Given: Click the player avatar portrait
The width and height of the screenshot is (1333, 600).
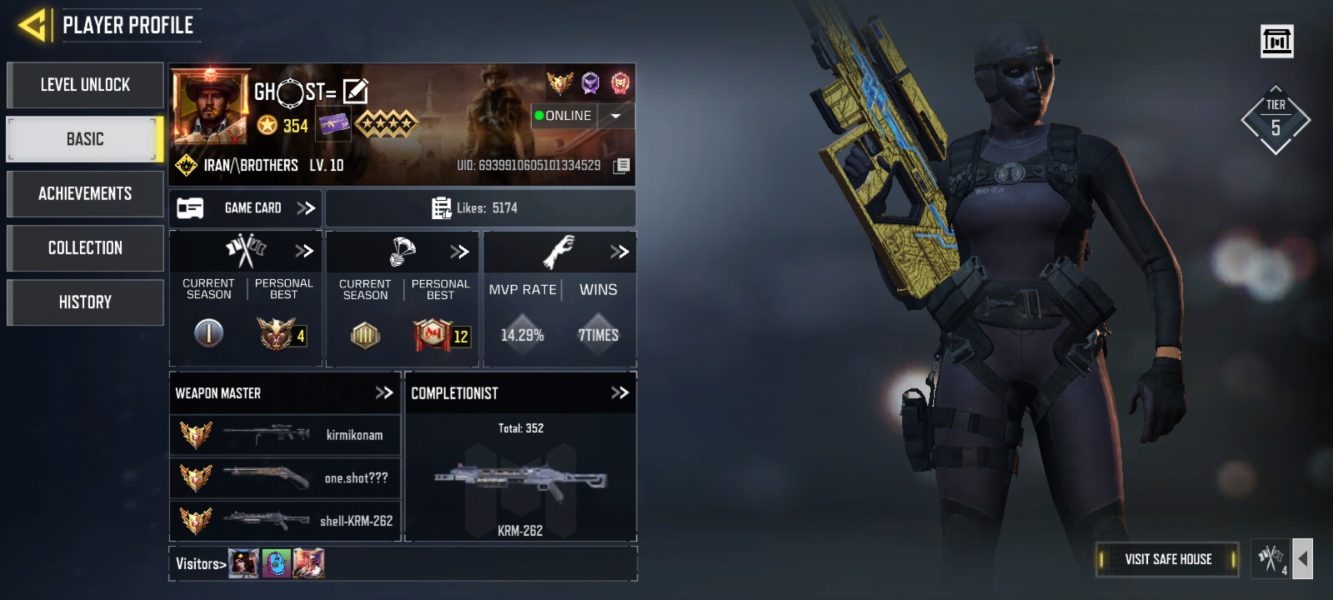Looking at the screenshot, I should click(x=211, y=107).
